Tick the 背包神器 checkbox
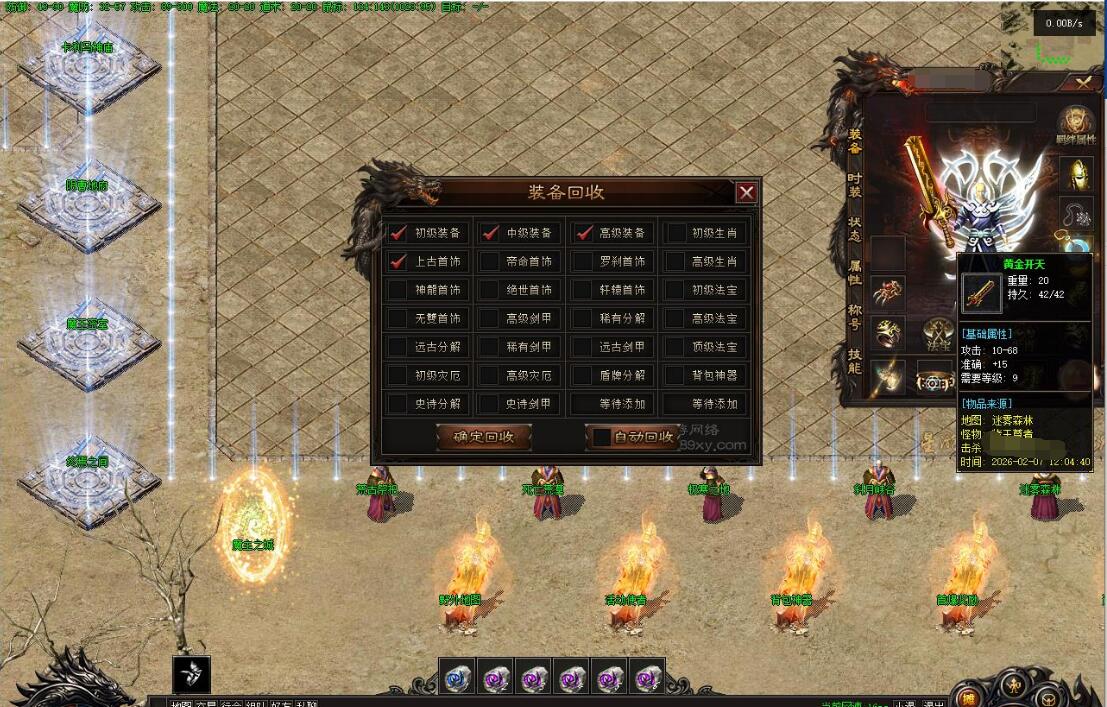 [677, 376]
